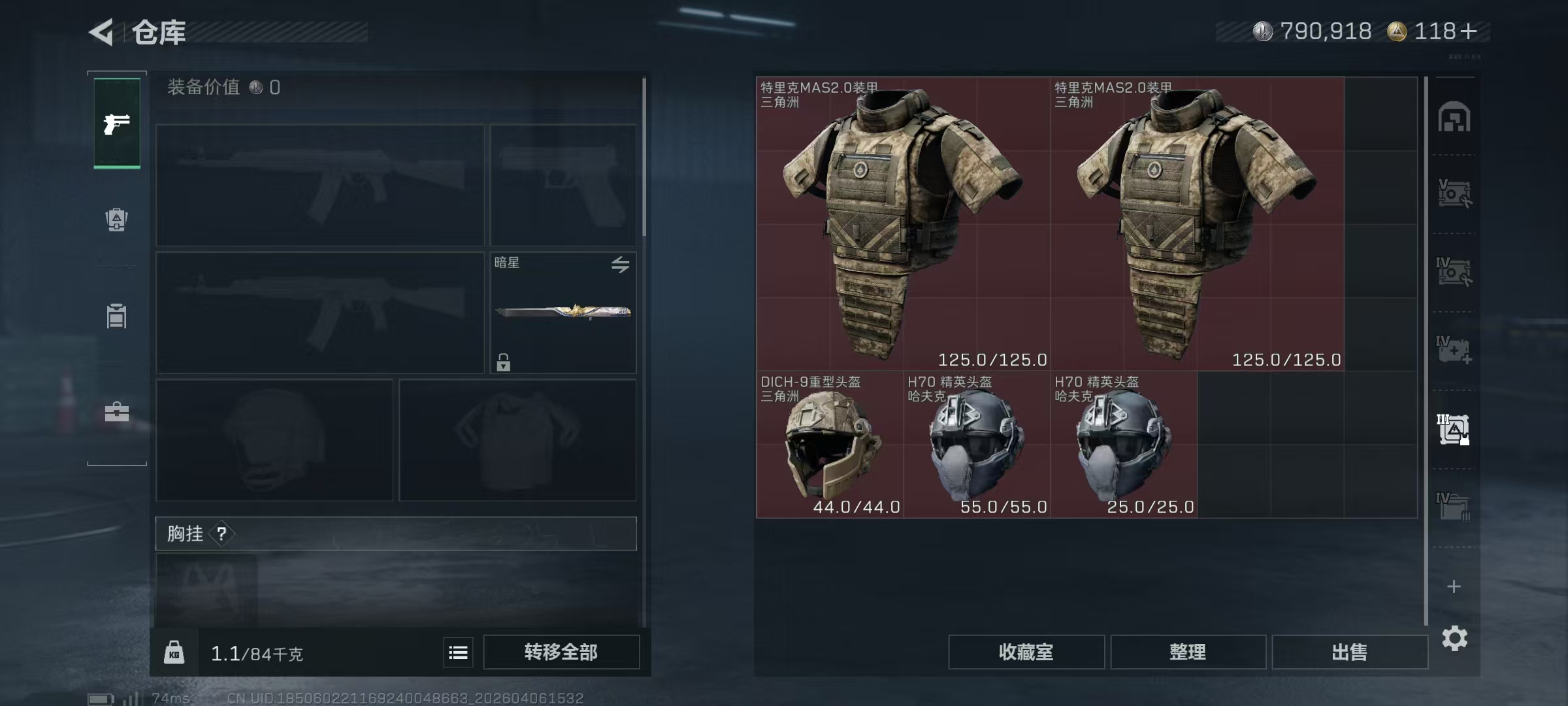Image resolution: width=1568 pixels, height=706 pixels.
Task: Add a new storage container
Action: 1454,586
